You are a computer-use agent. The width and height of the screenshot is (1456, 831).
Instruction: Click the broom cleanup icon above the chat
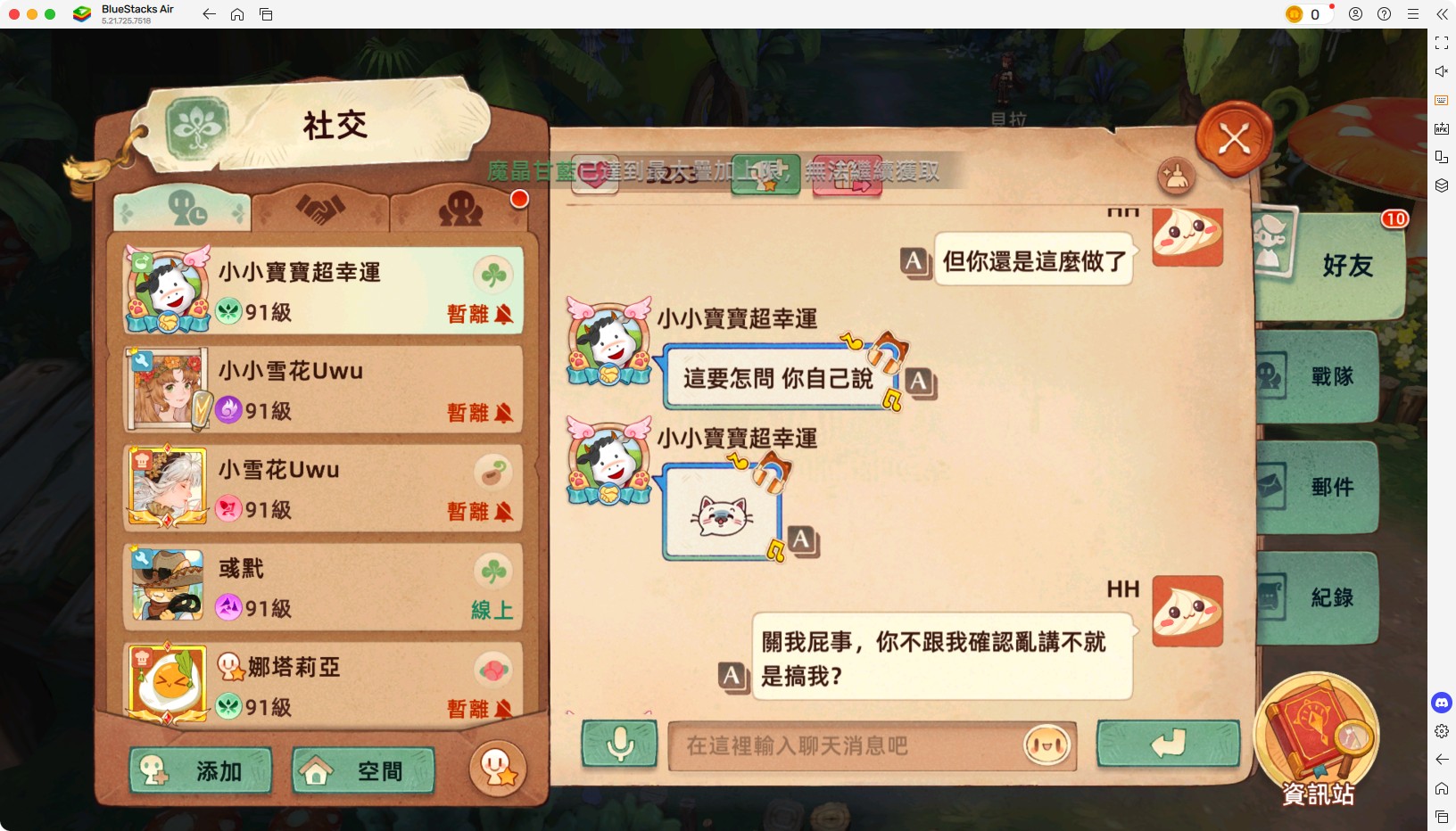(x=1177, y=177)
